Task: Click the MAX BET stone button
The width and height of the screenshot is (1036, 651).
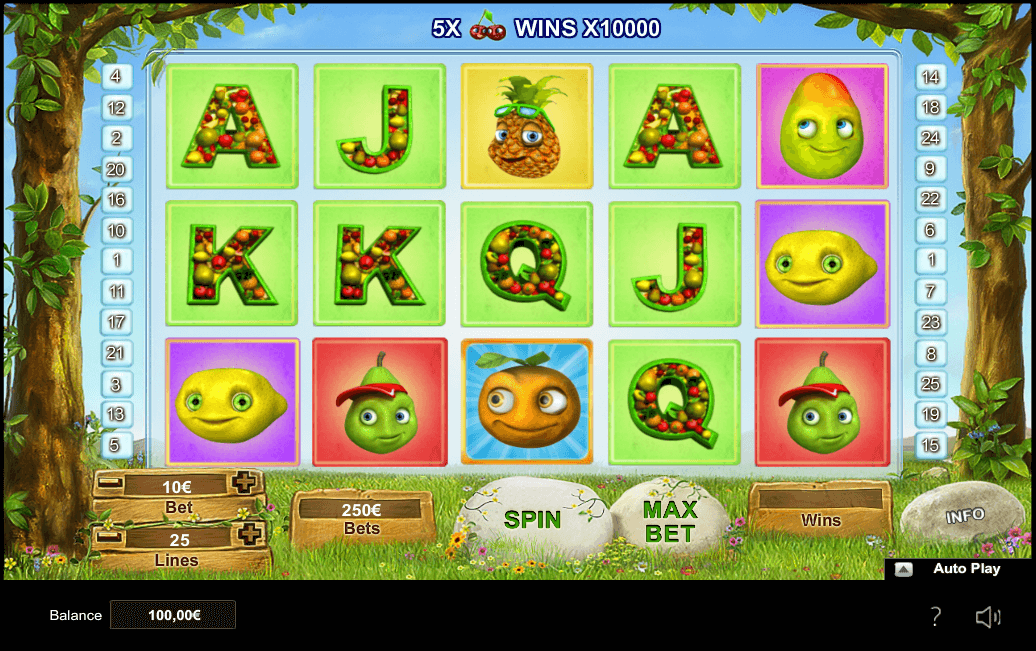Action: [x=669, y=521]
